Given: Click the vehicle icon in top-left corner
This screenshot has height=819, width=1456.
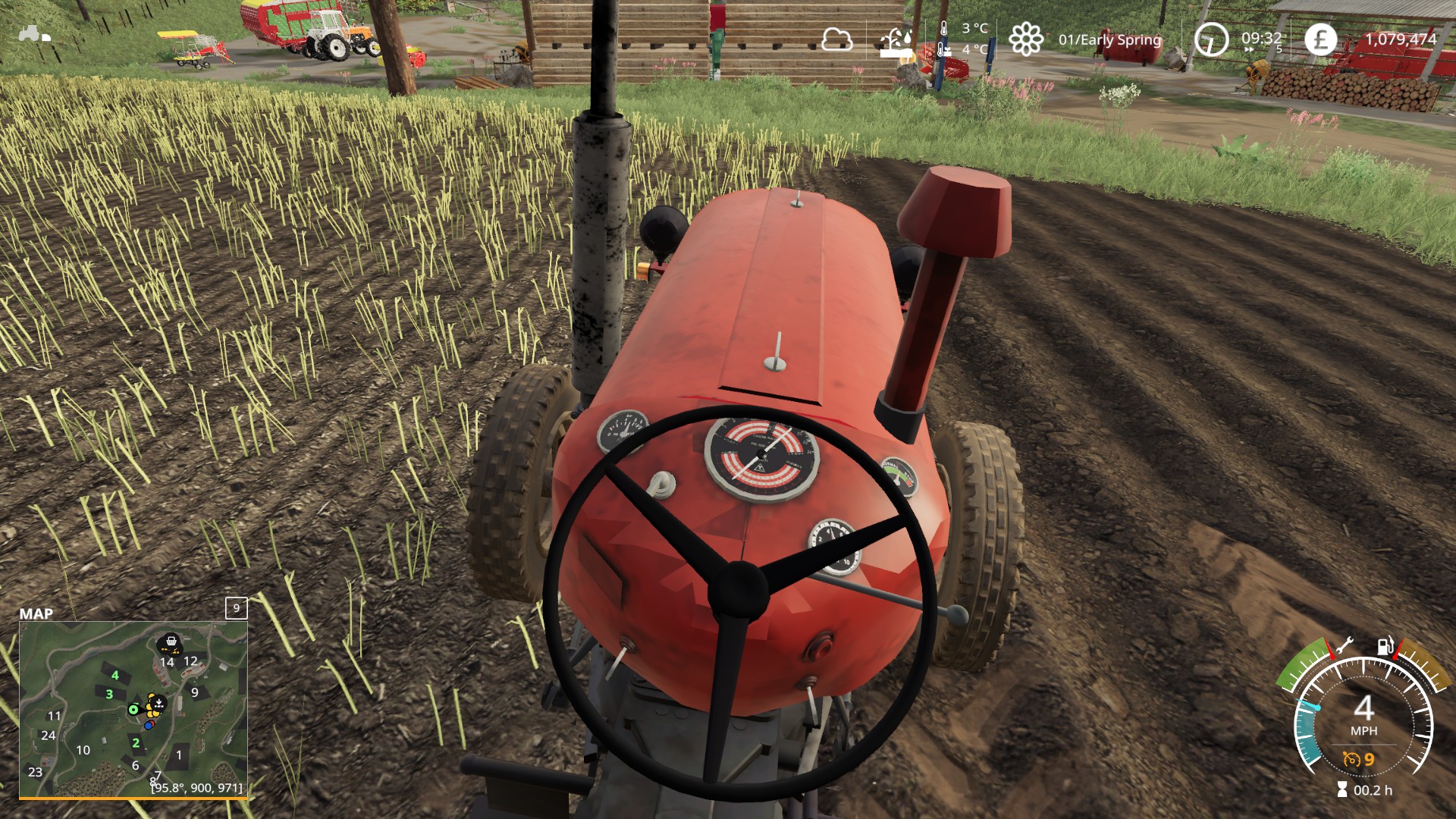Looking at the screenshot, I should (x=34, y=34).
